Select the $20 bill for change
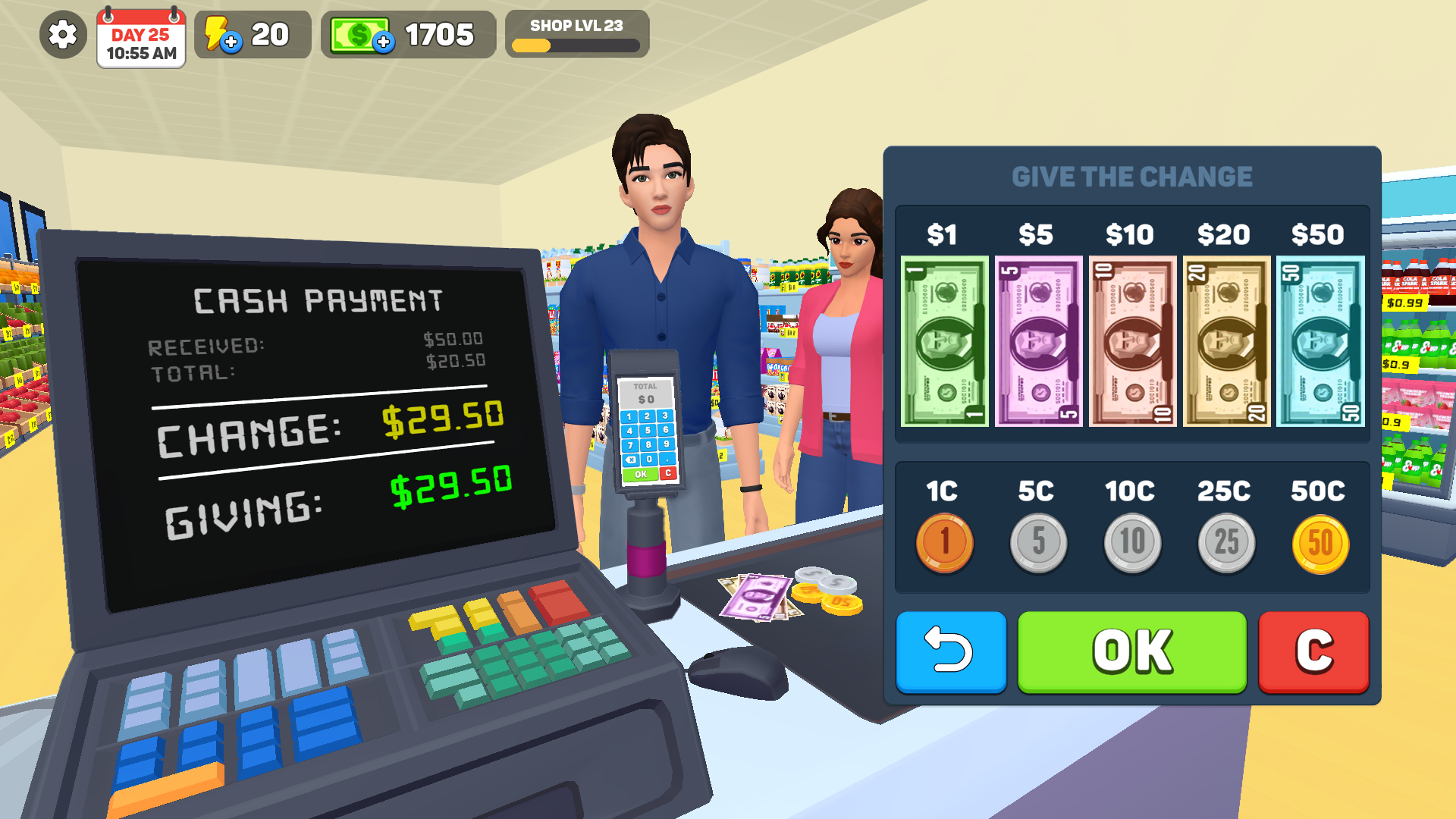Image resolution: width=1456 pixels, height=819 pixels. (1225, 343)
